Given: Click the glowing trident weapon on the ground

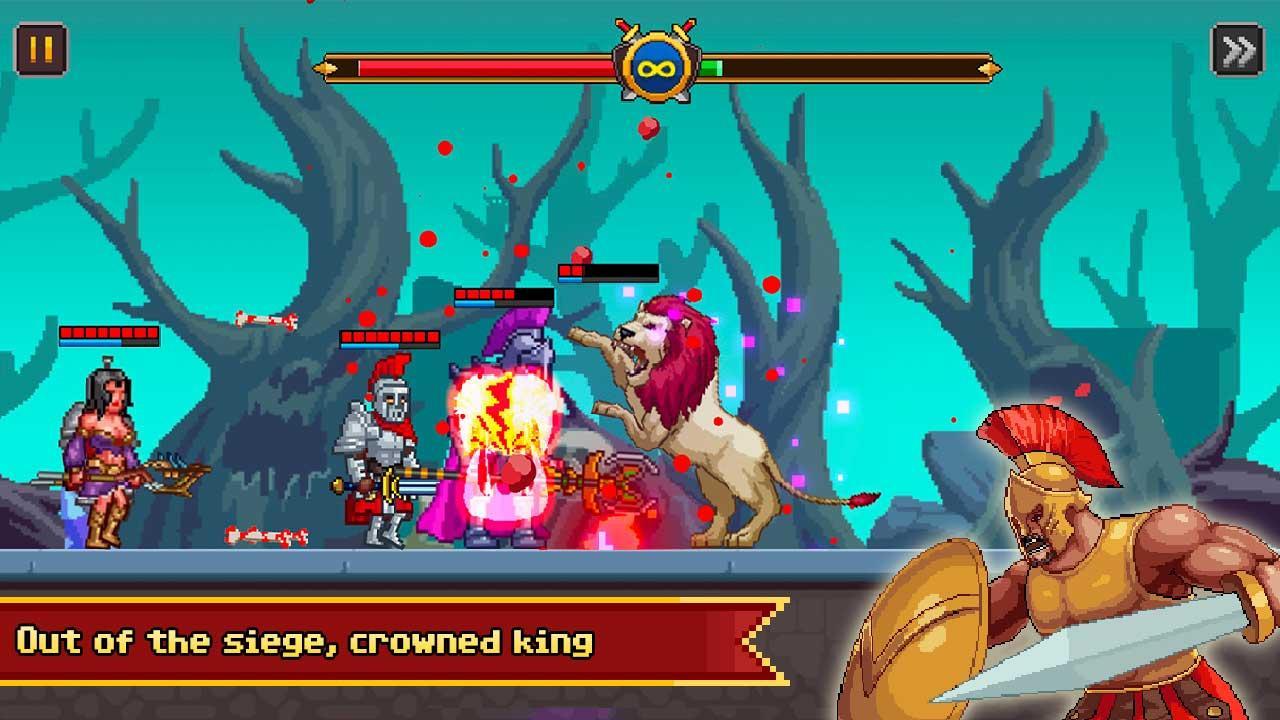Looking at the screenshot, I should (x=600, y=490).
